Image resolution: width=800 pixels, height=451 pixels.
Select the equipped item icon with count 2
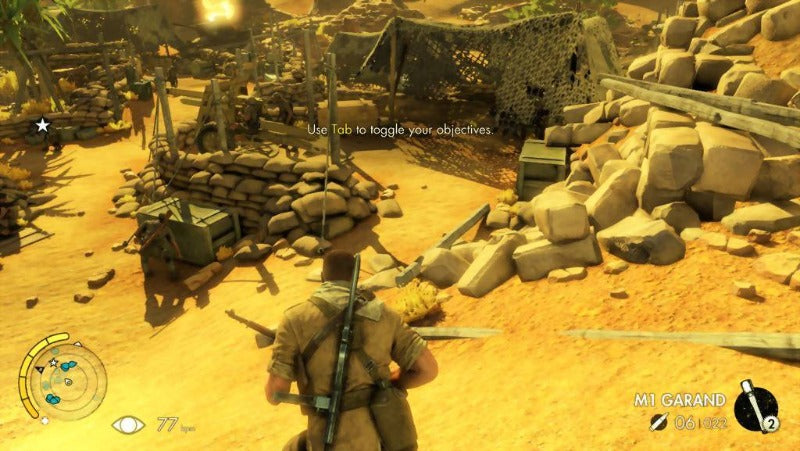[758, 407]
